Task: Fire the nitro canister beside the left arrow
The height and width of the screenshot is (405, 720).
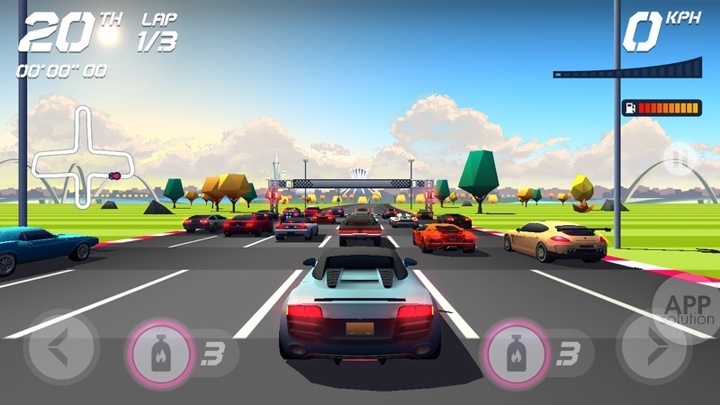Action: (x=158, y=352)
